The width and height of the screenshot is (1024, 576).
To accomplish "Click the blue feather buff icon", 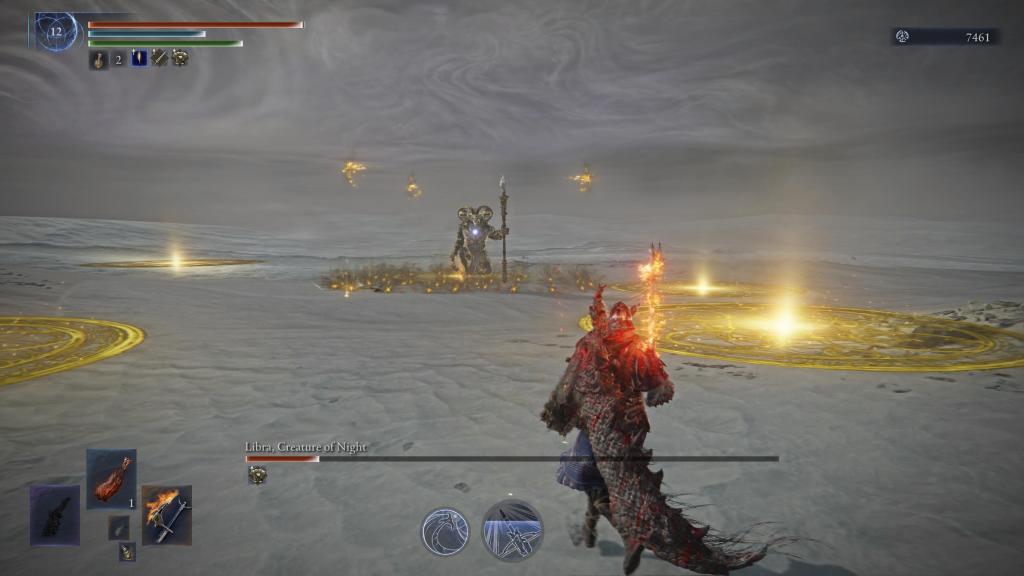I will (x=139, y=58).
